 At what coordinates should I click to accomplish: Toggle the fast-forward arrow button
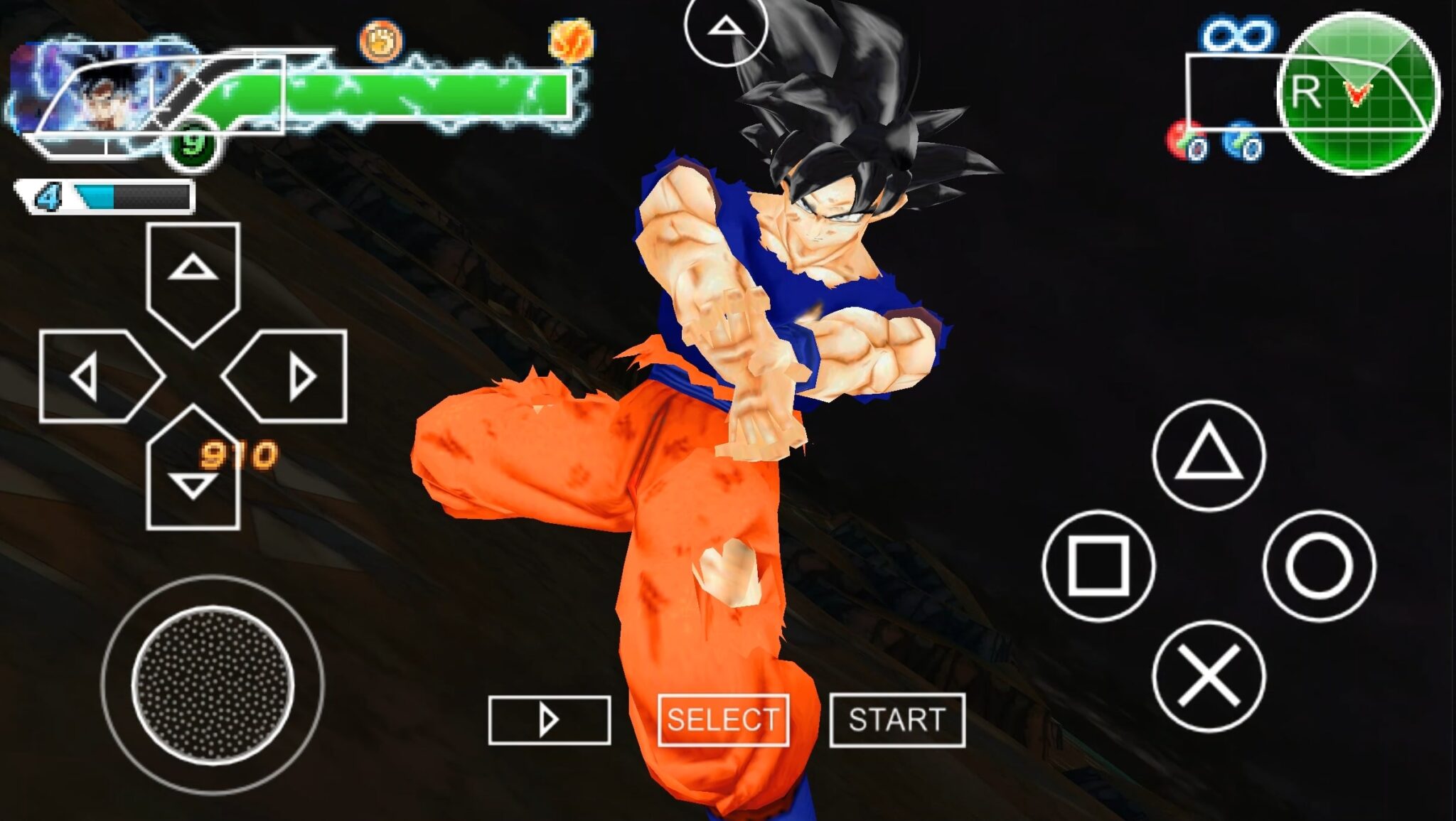549,720
